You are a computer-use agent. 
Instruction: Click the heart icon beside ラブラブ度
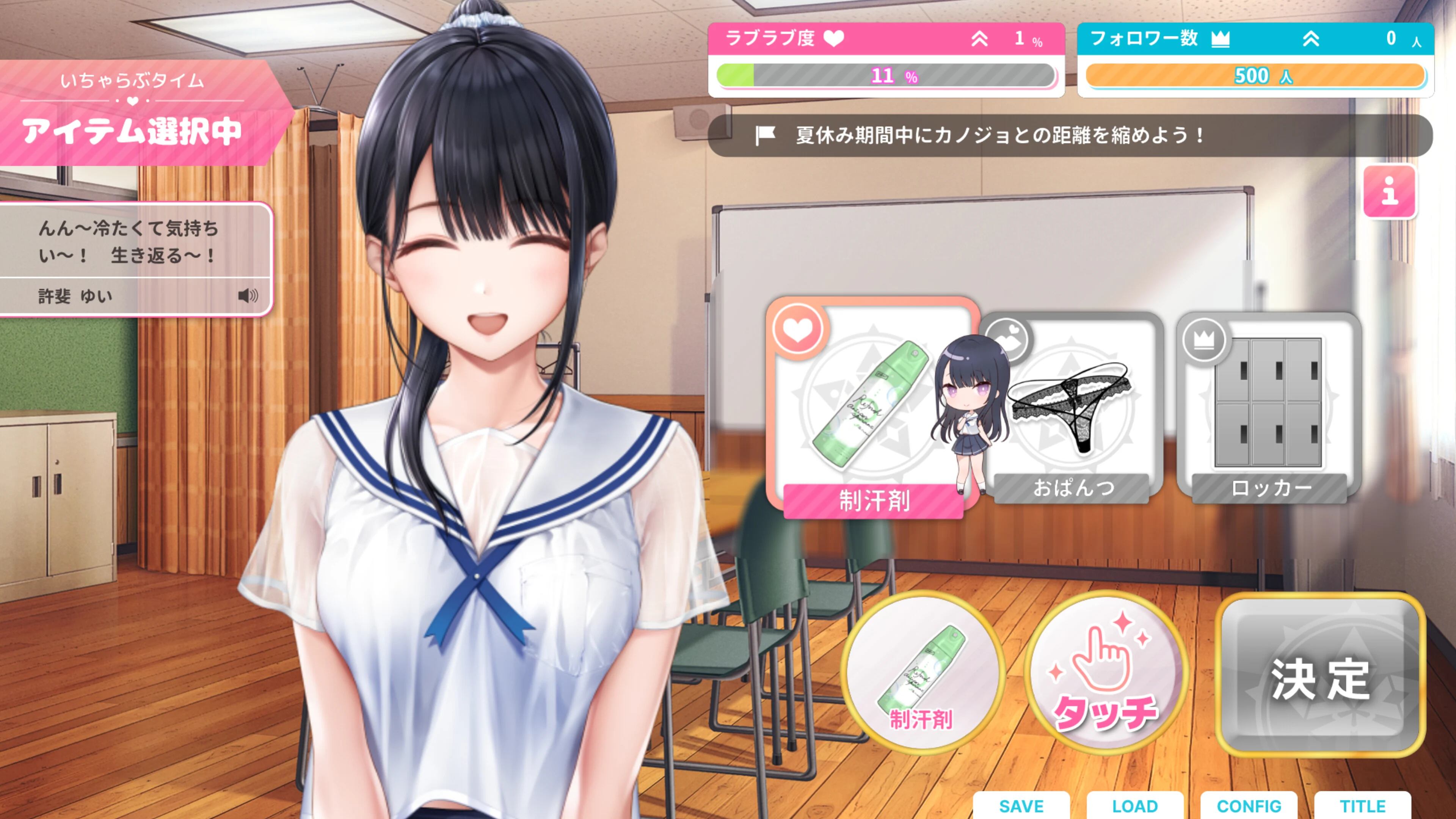click(835, 38)
